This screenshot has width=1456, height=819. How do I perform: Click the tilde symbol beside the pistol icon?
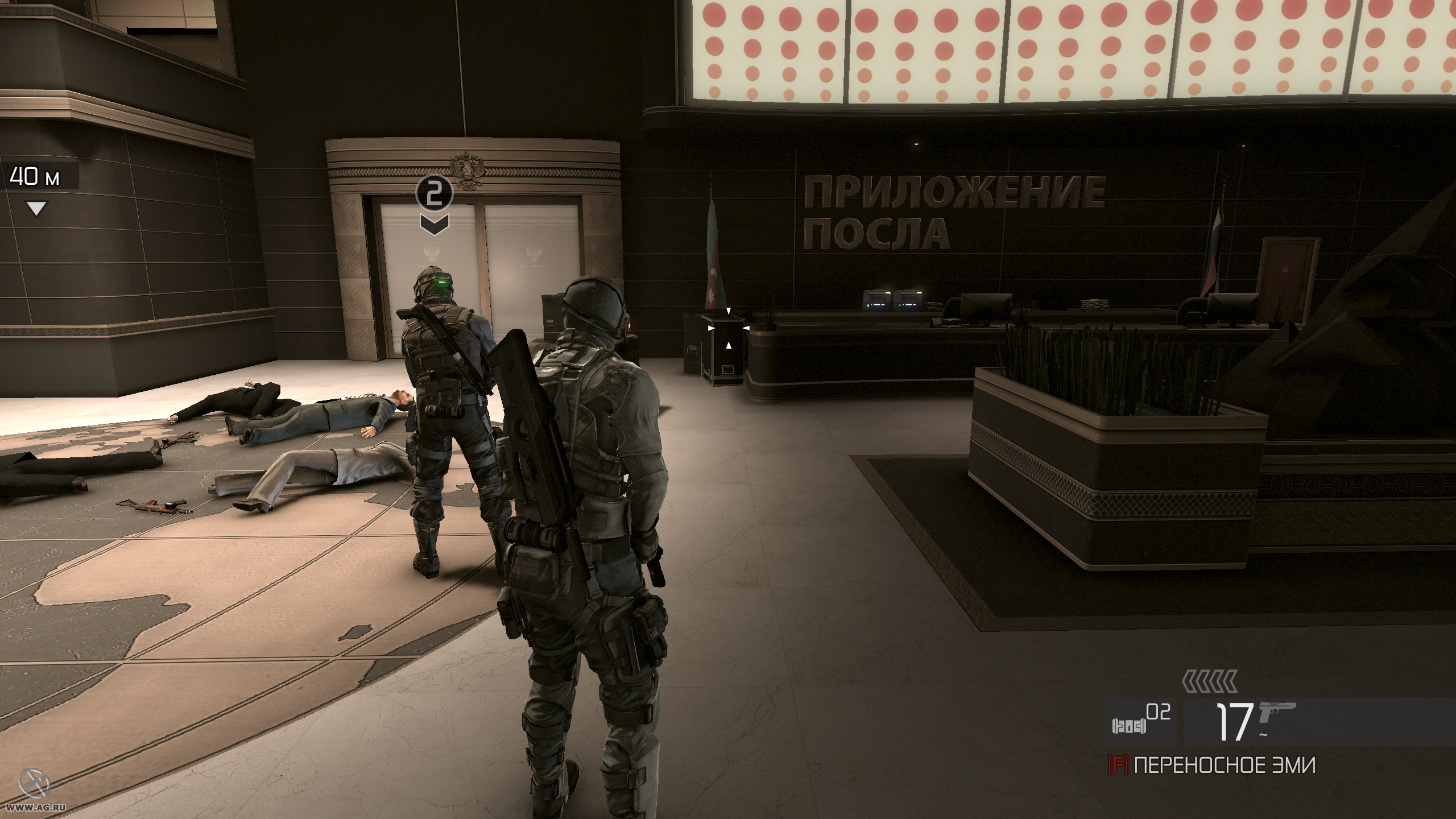(1262, 735)
